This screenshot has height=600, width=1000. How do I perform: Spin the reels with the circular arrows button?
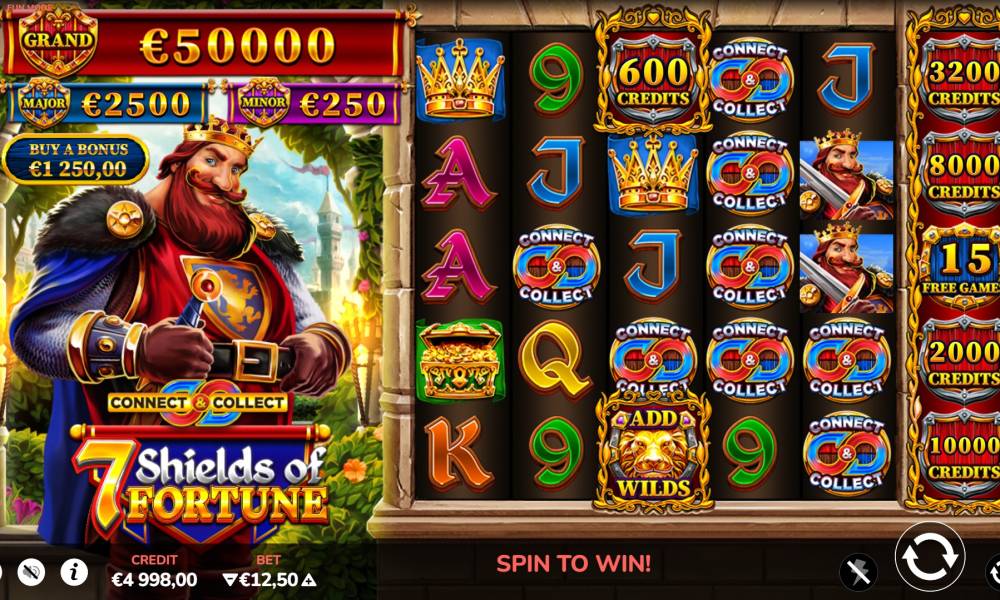pyautogui.click(x=929, y=557)
